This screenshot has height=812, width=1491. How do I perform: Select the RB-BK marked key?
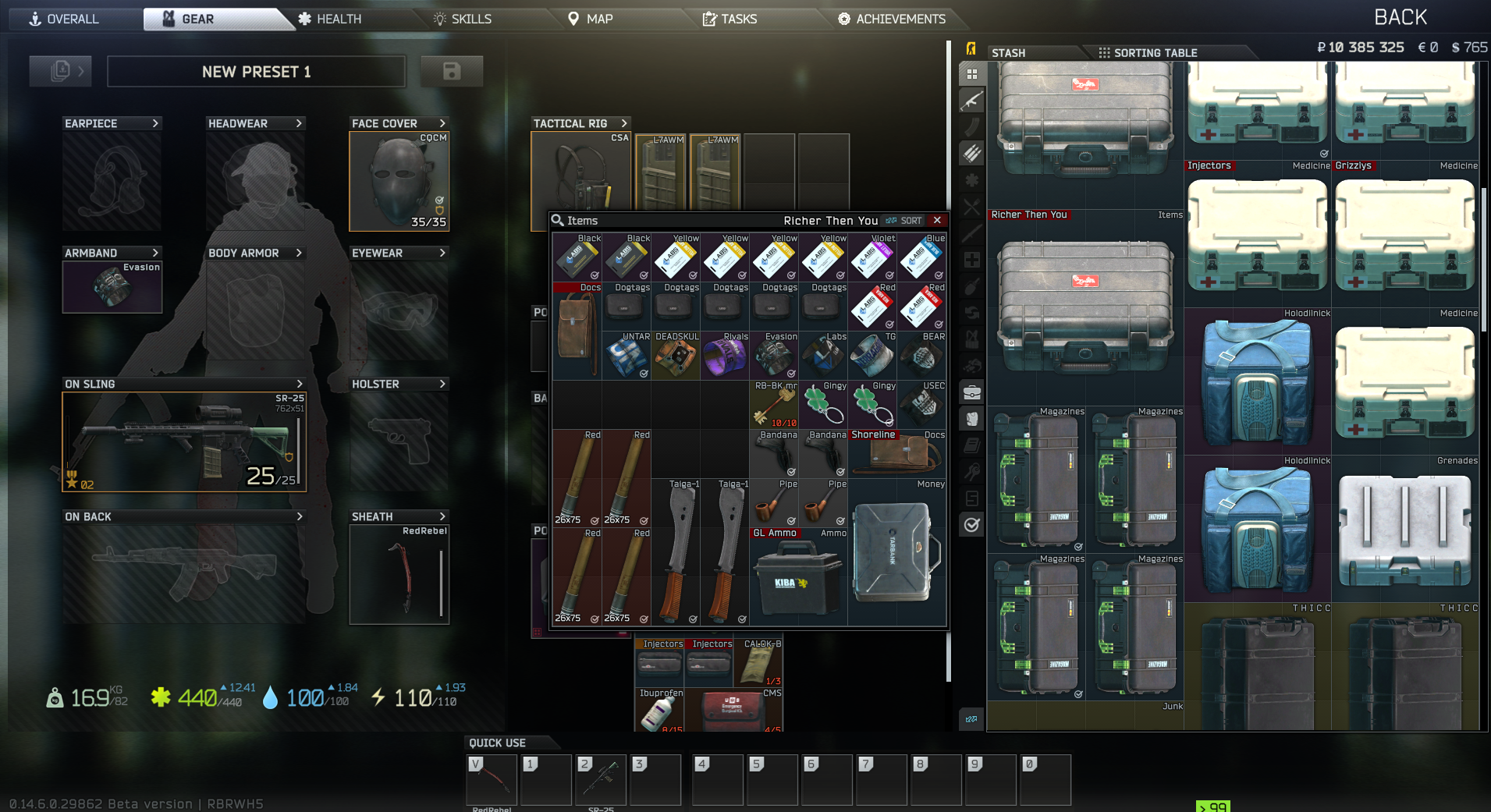tap(773, 405)
